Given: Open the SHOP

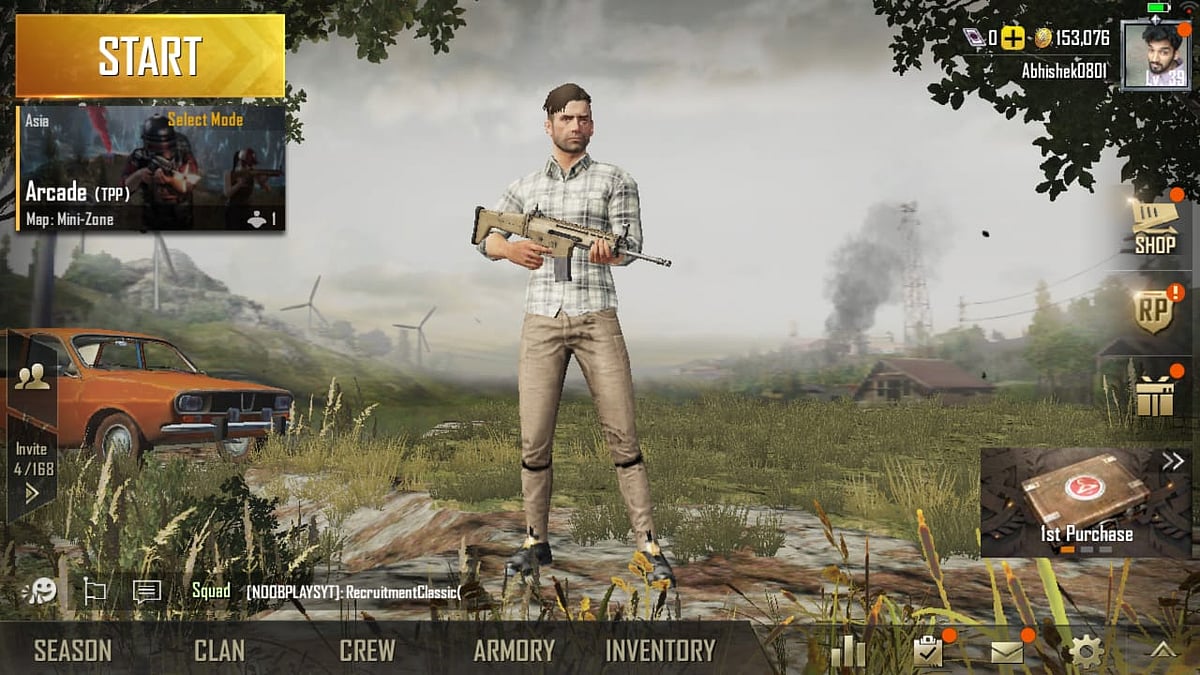Looking at the screenshot, I should 1154,227.
